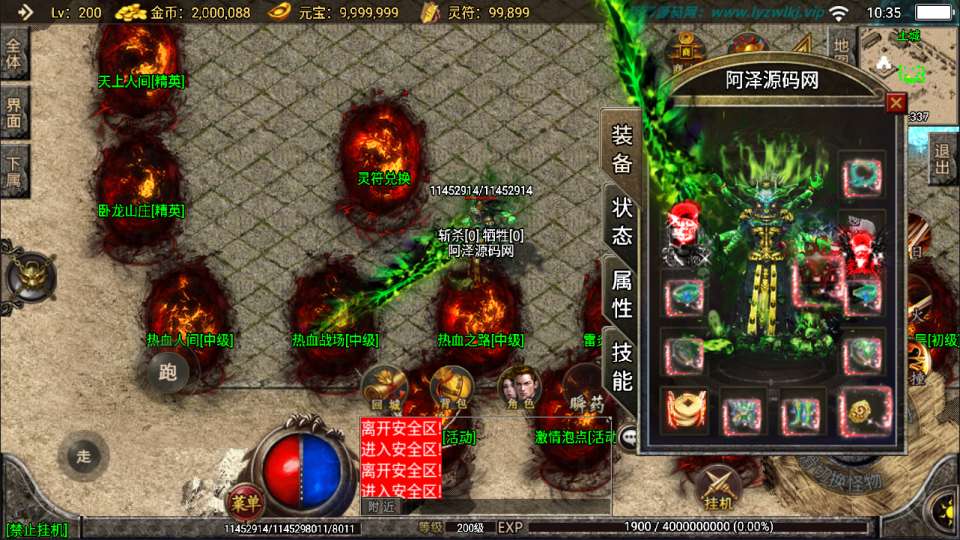Select the 界面 tab on left edge
Image resolution: width=960 pixels, height=540 pixels.
click(14, 111)
